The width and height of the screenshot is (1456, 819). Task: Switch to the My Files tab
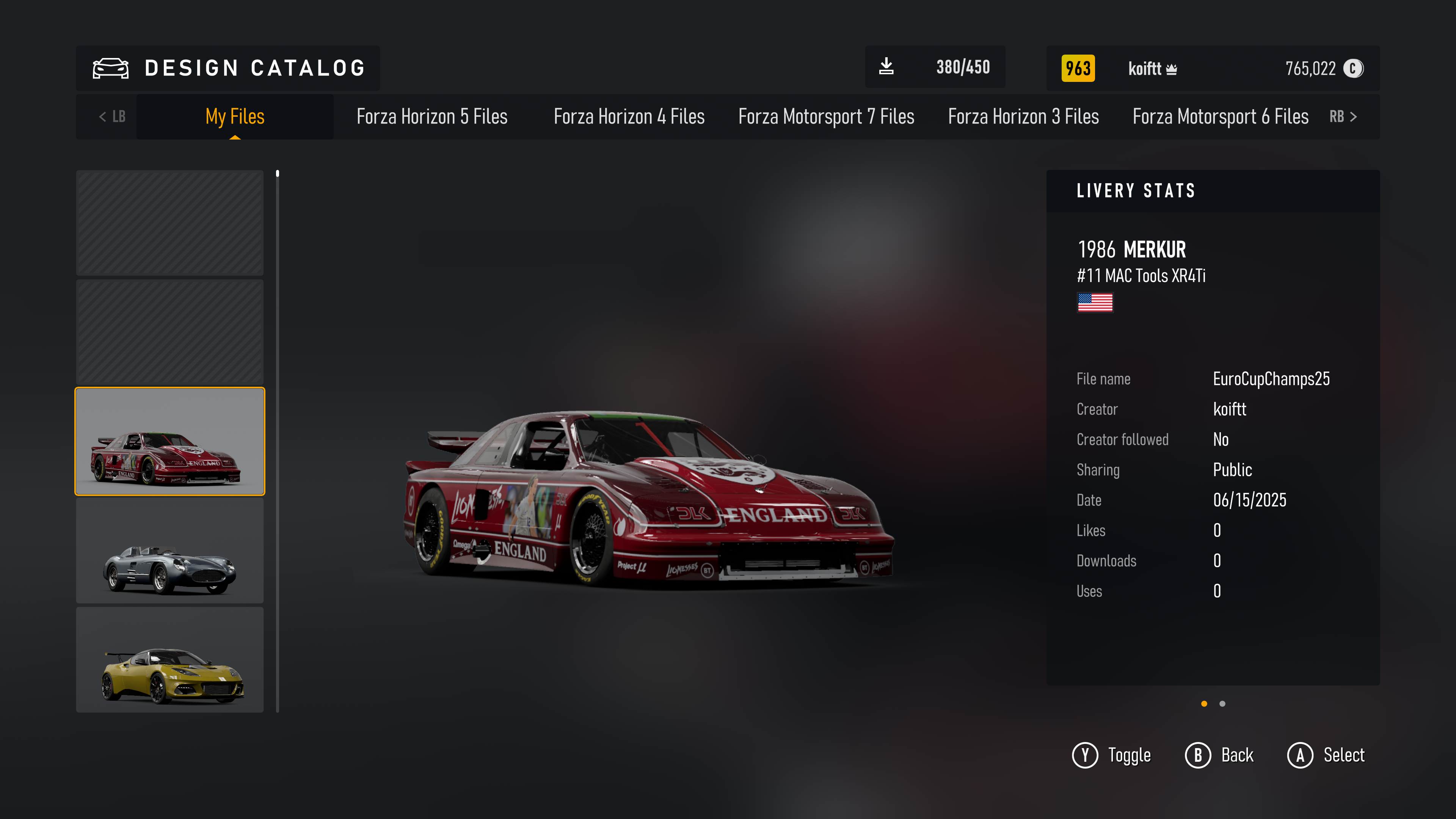tap(235, 116)
